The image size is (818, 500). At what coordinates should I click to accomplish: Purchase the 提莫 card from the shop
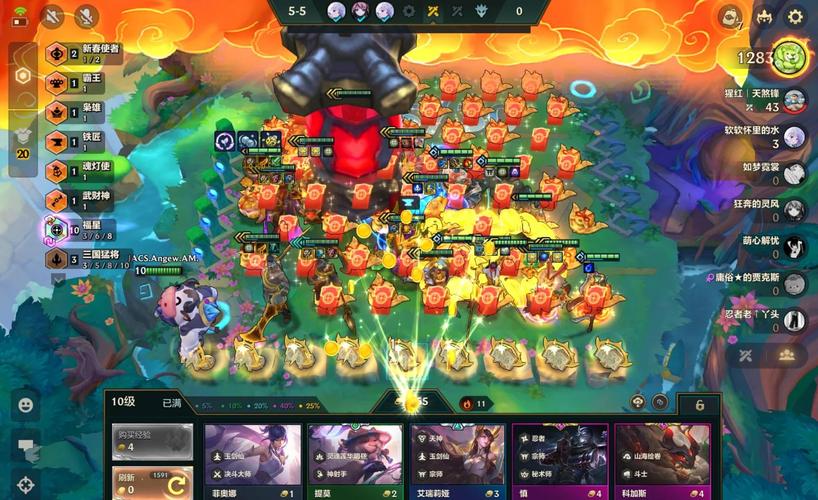click(355, 461)
